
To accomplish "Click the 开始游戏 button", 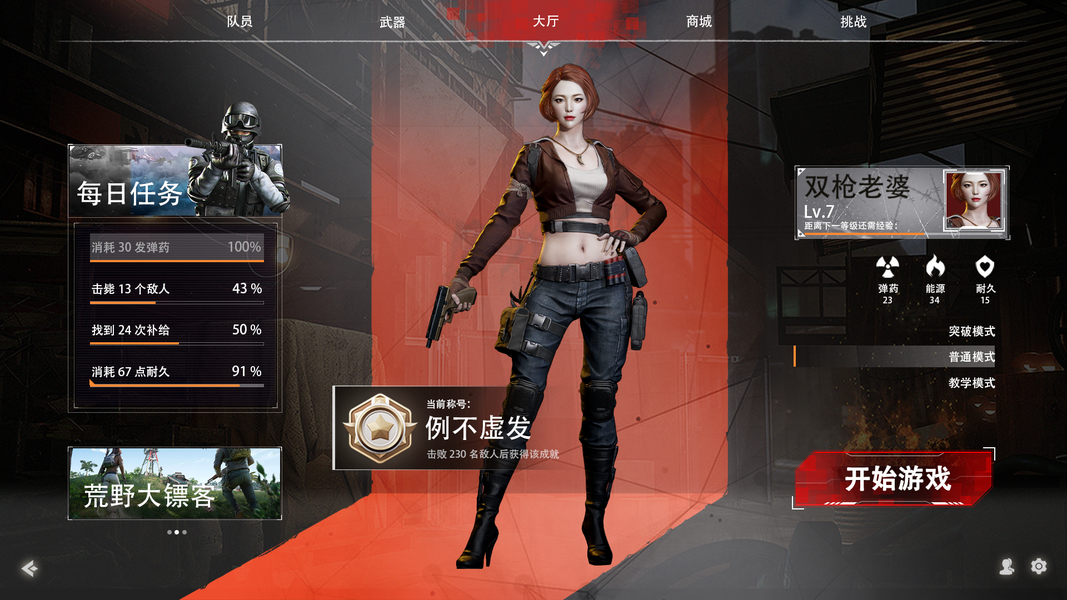I will tap(896, 479).
